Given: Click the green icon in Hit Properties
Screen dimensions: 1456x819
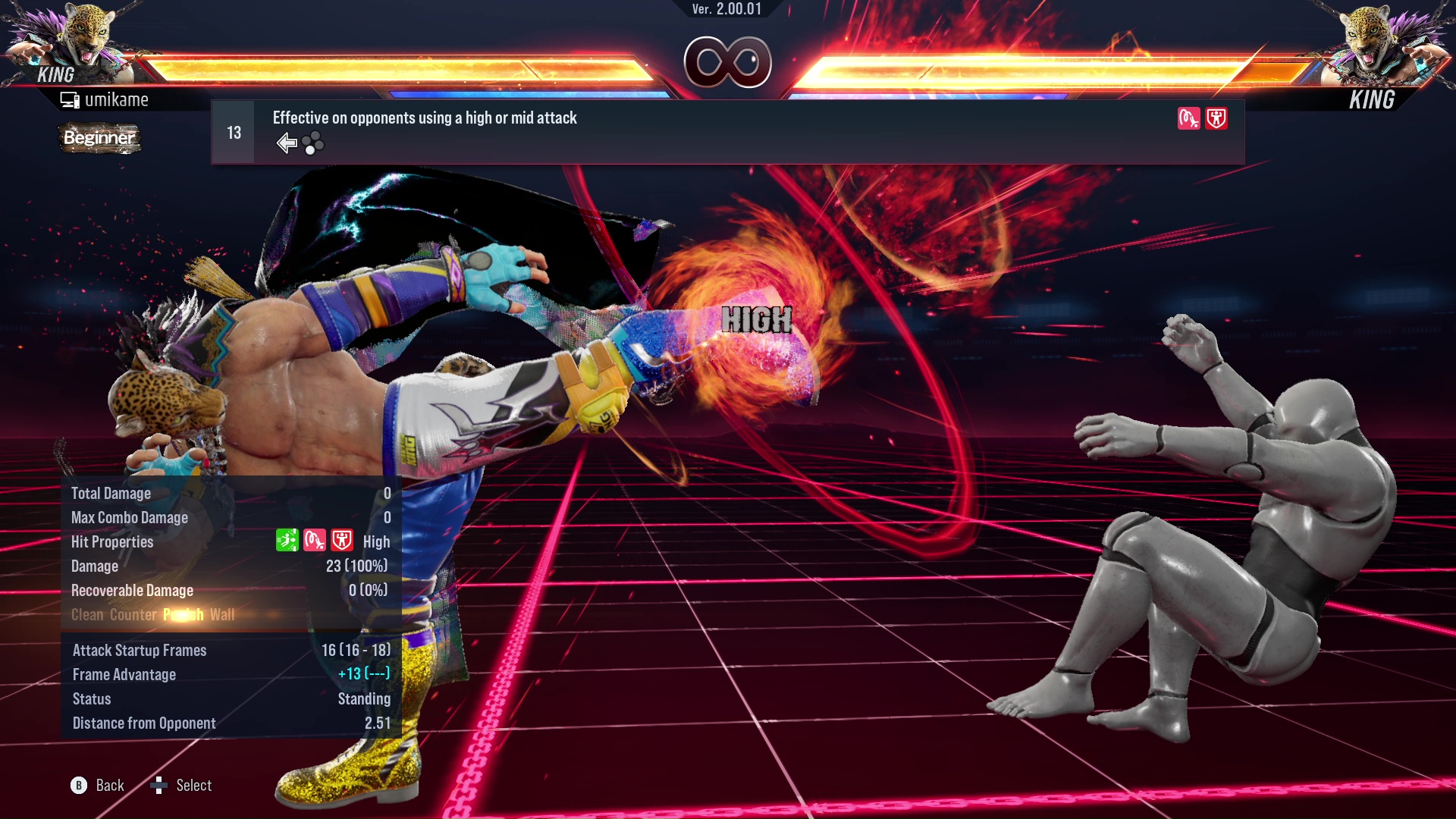Looking at the screenshot, I should (287, 541).
